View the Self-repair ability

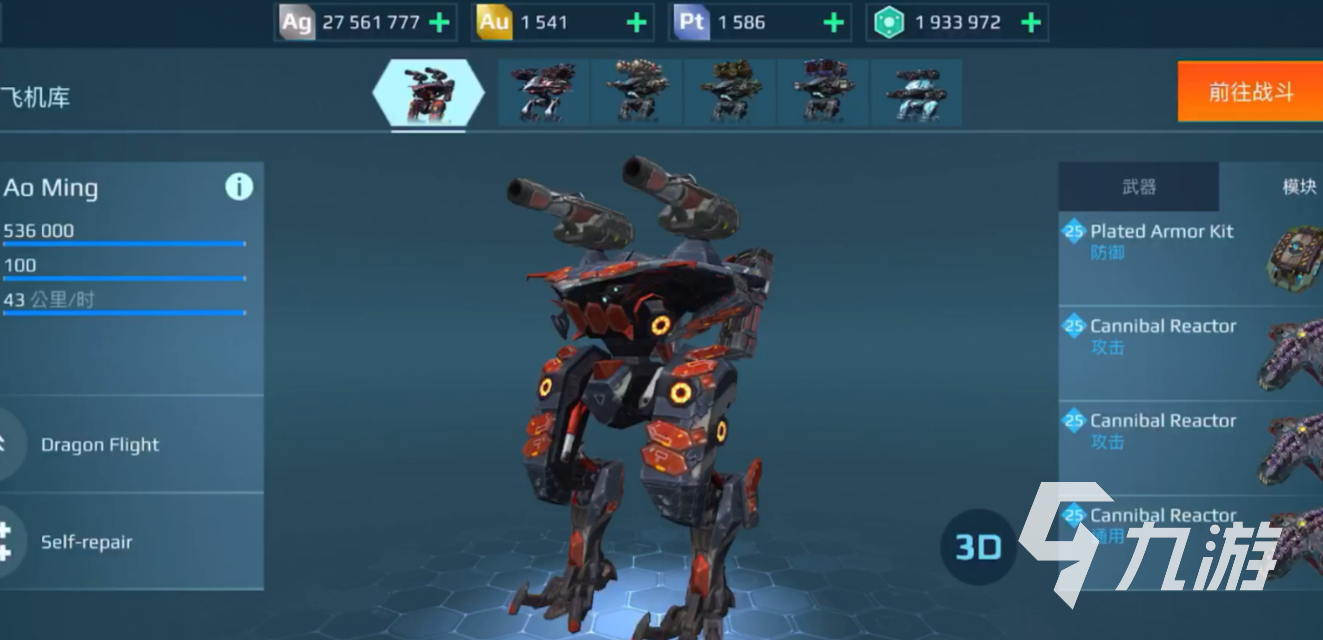click(87, 542)
